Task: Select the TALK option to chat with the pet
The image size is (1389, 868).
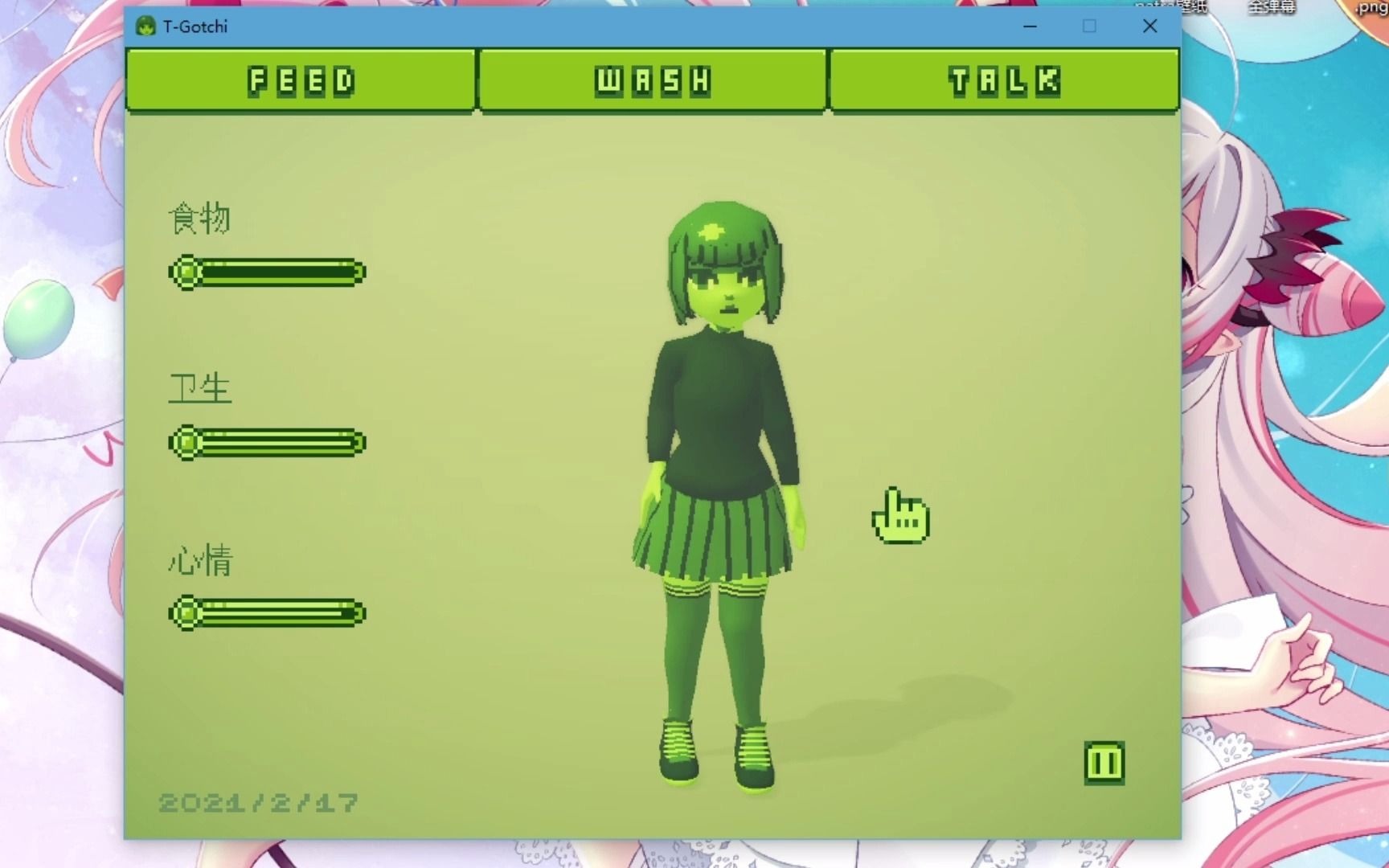Action: (1006, 80)
